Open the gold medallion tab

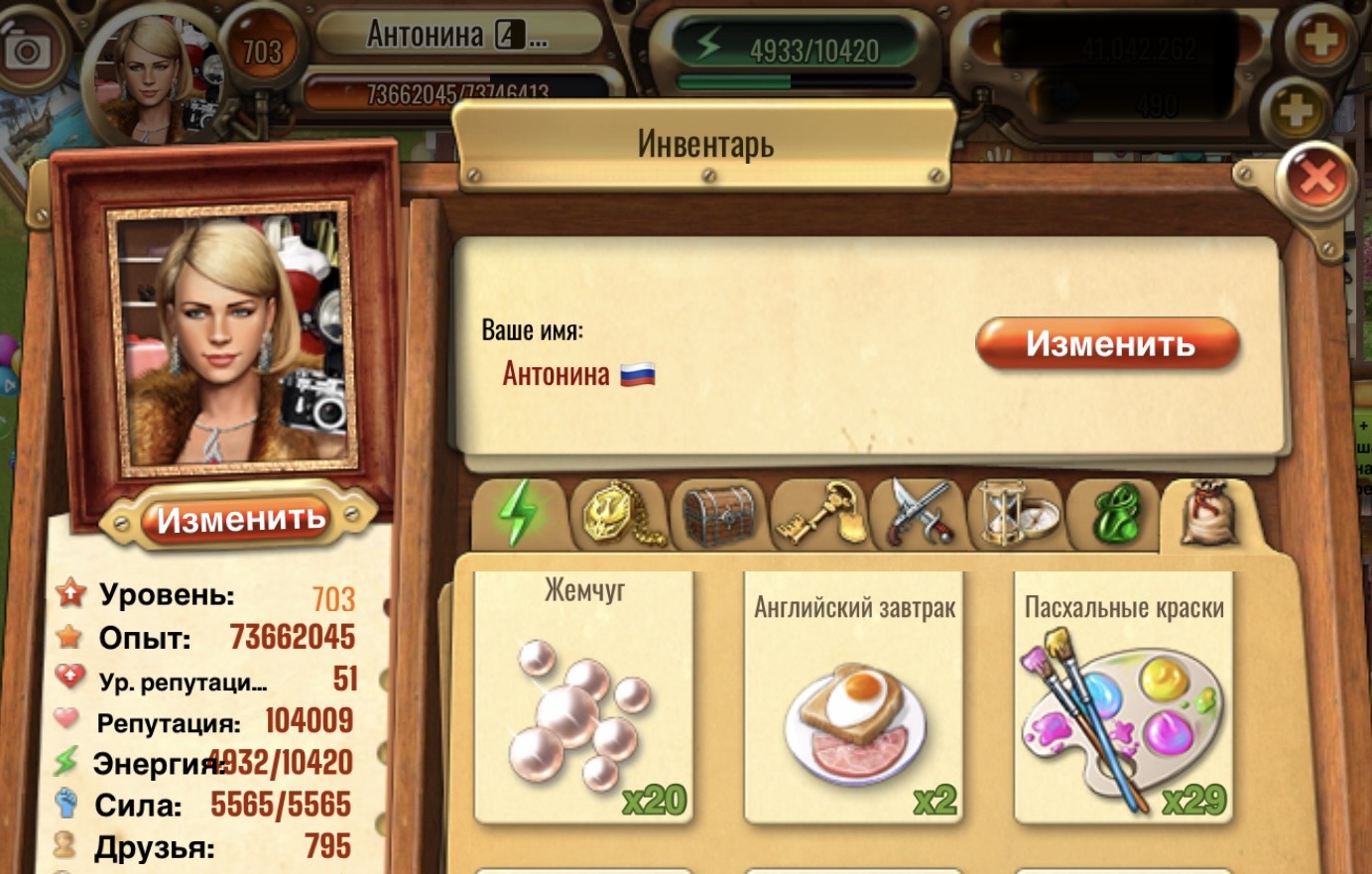[x=619, y=514]
